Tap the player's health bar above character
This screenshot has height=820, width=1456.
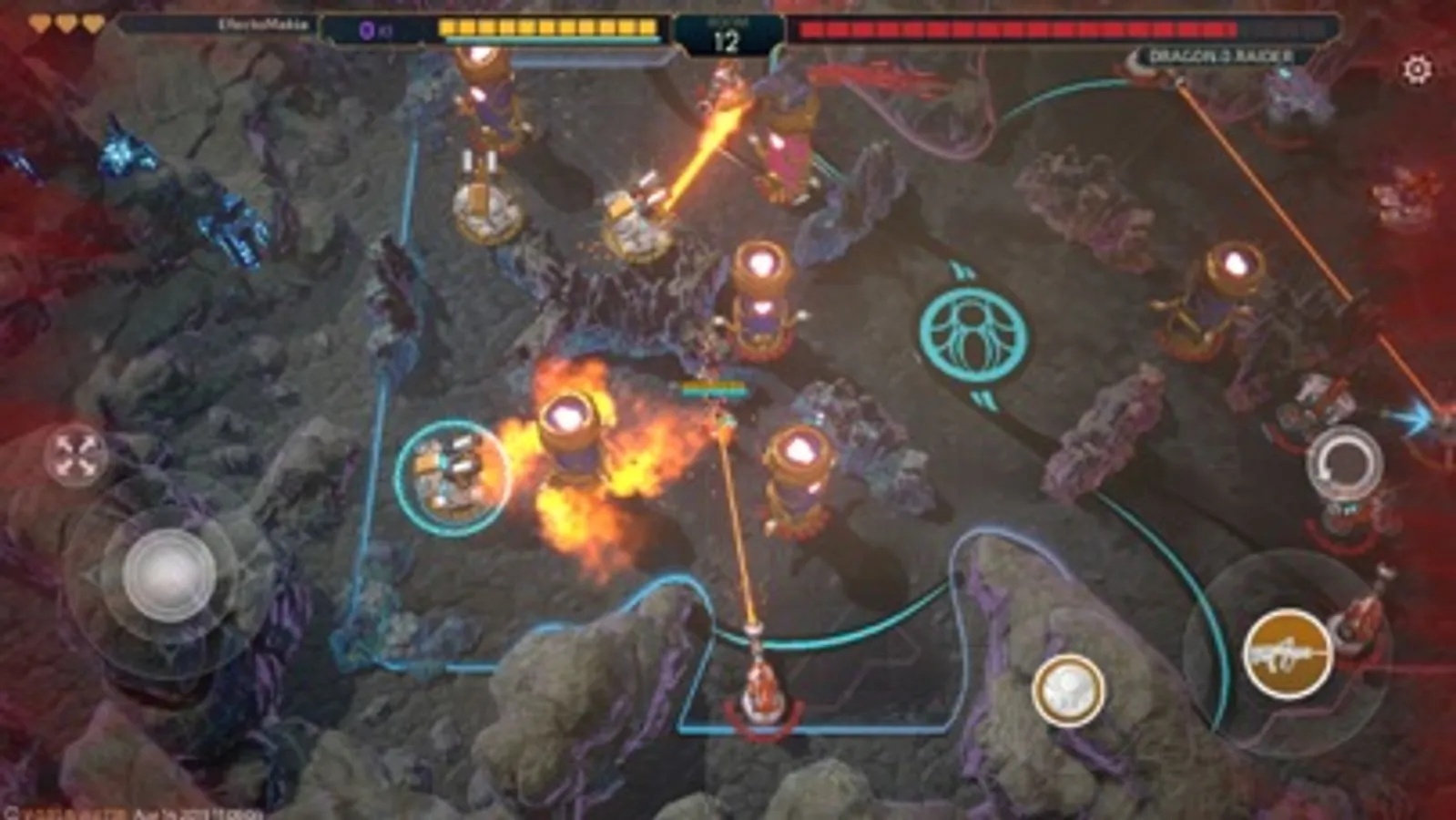[x=715, y=386]
